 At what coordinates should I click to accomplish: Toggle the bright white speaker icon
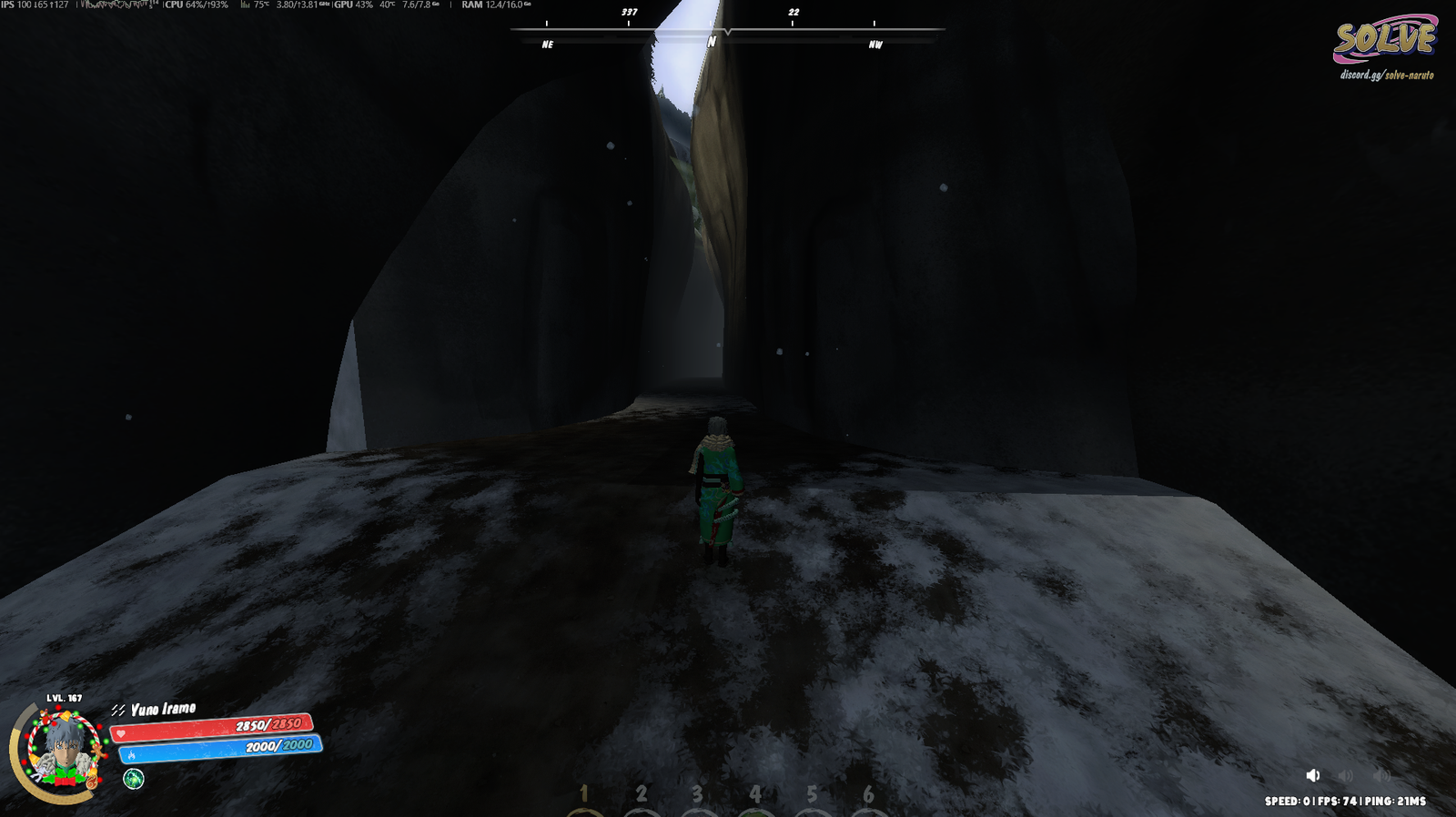(x=1312, y=775)
